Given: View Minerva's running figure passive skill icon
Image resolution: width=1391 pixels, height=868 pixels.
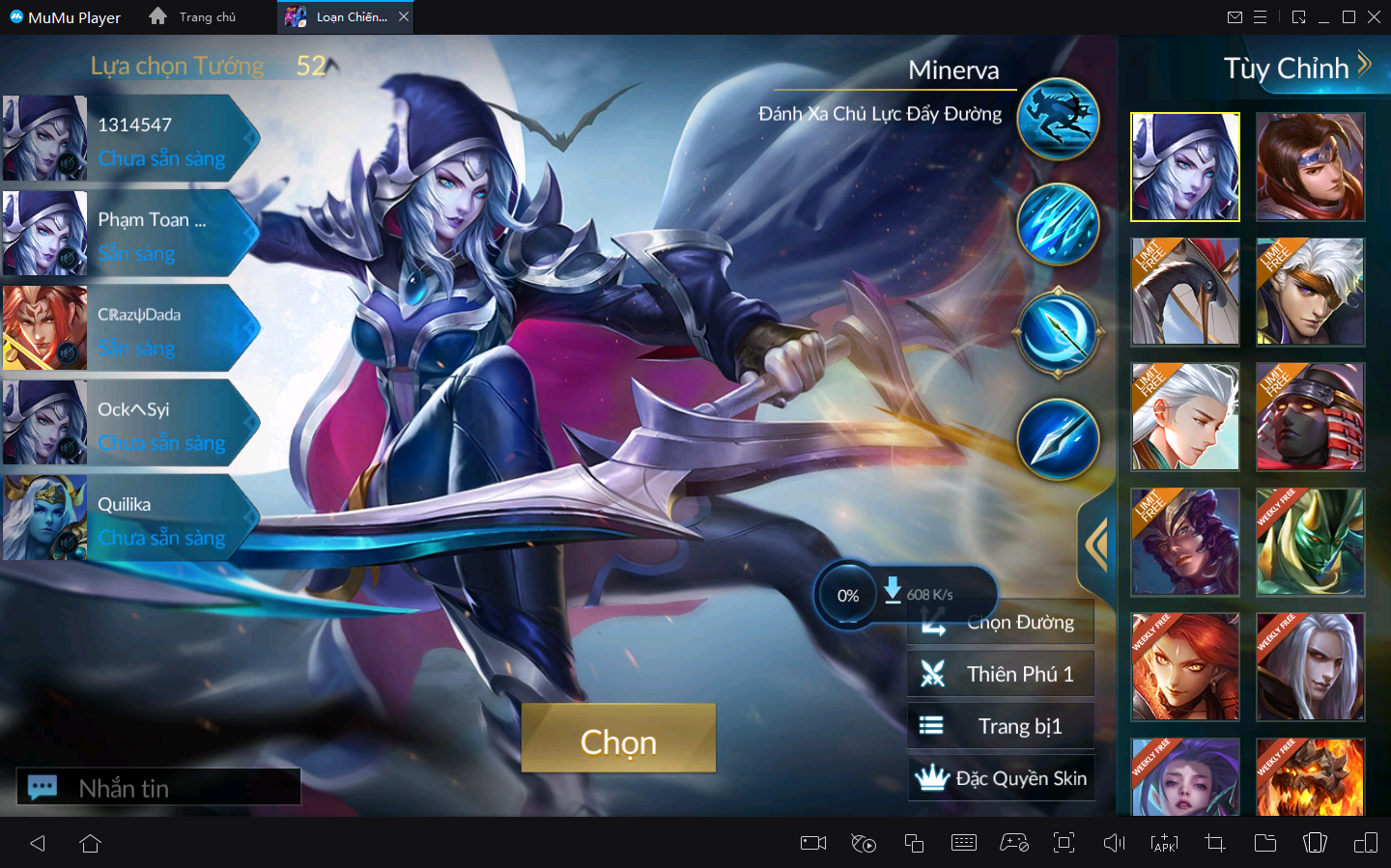Looking at the screenshot, I should [1058, 119].
